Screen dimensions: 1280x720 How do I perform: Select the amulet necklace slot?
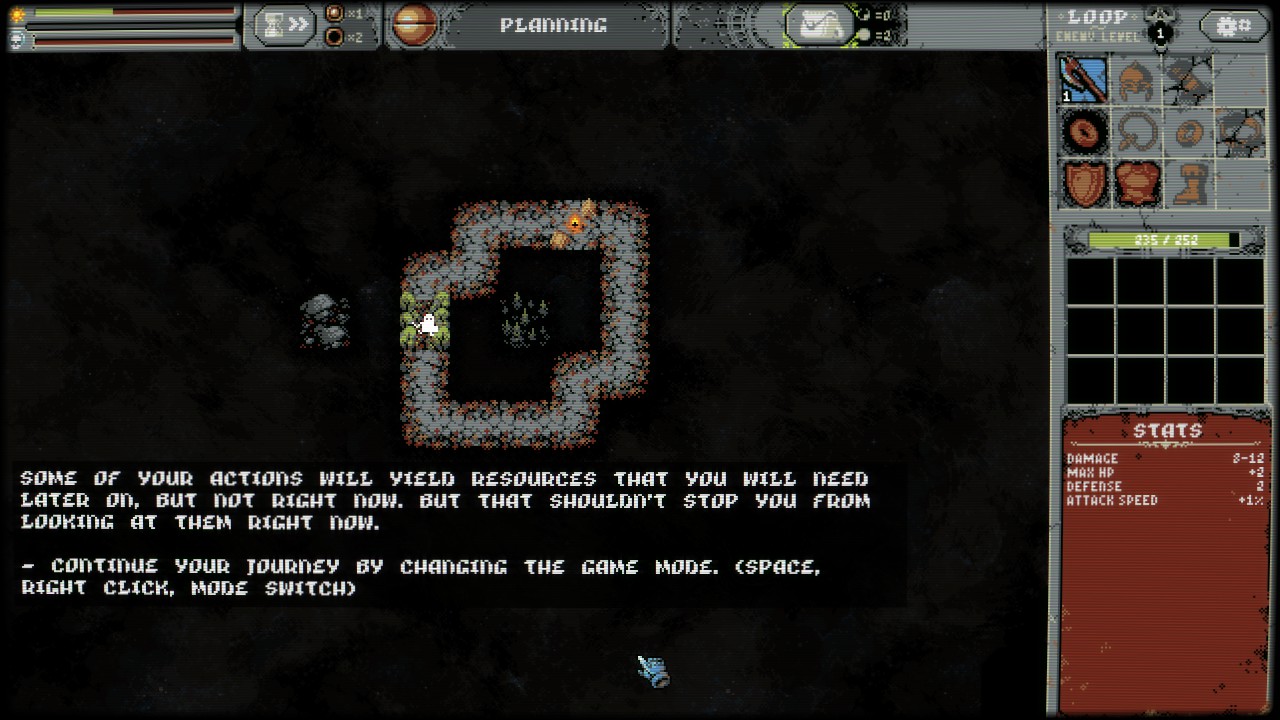click(x=1136, y=132)
